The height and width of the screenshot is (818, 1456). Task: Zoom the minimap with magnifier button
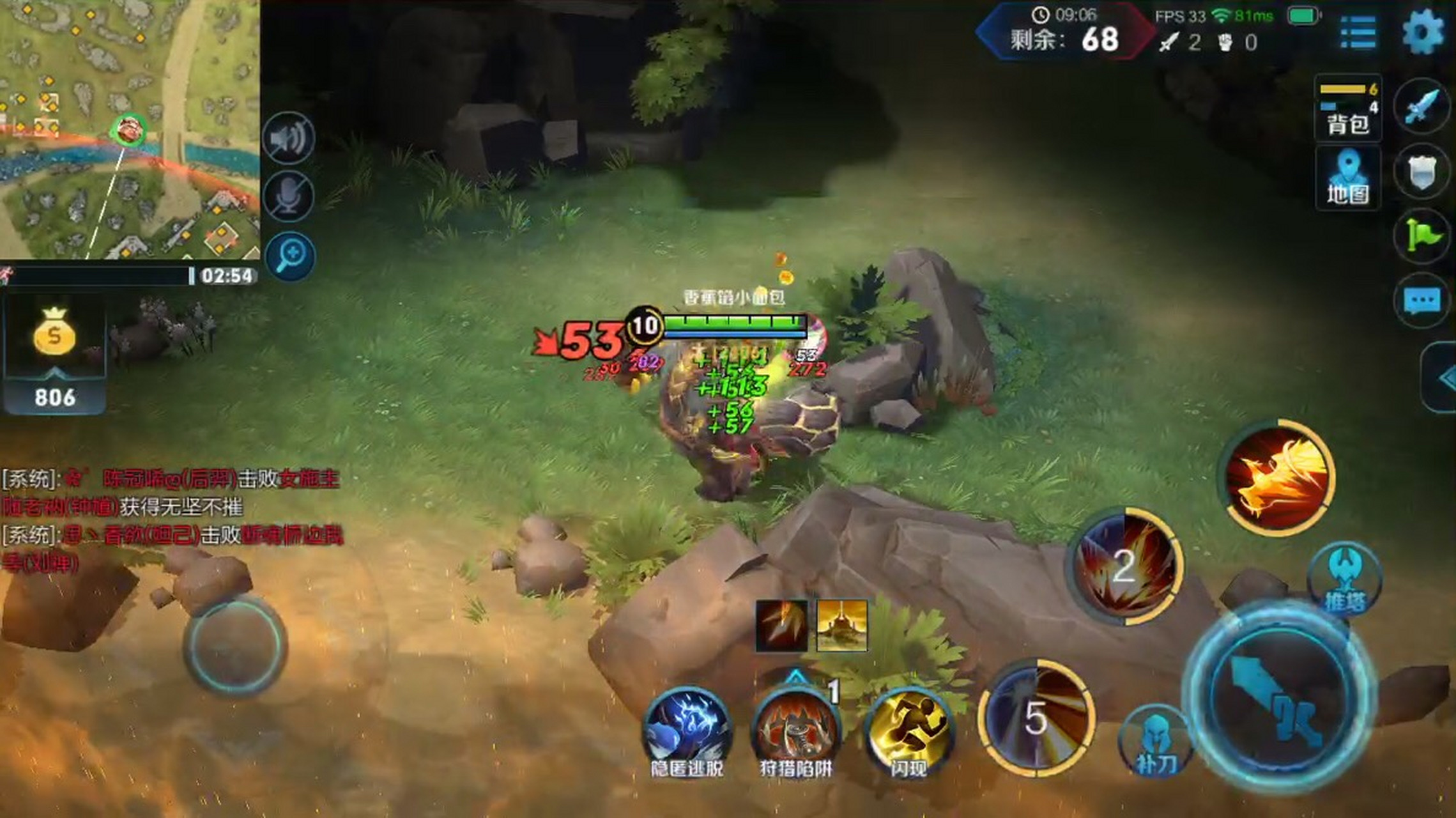(291, 256)
